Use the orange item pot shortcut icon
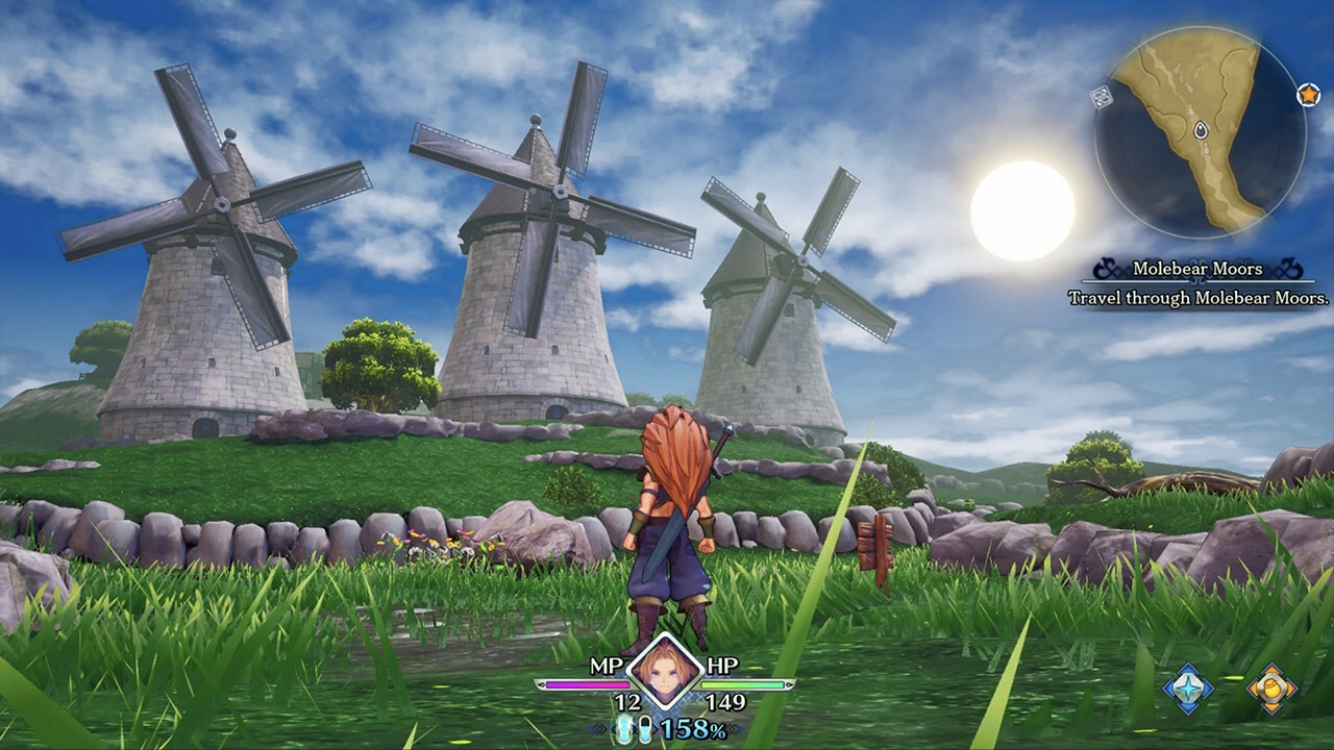This screenshot has width=1334, height=750. 1272,688
